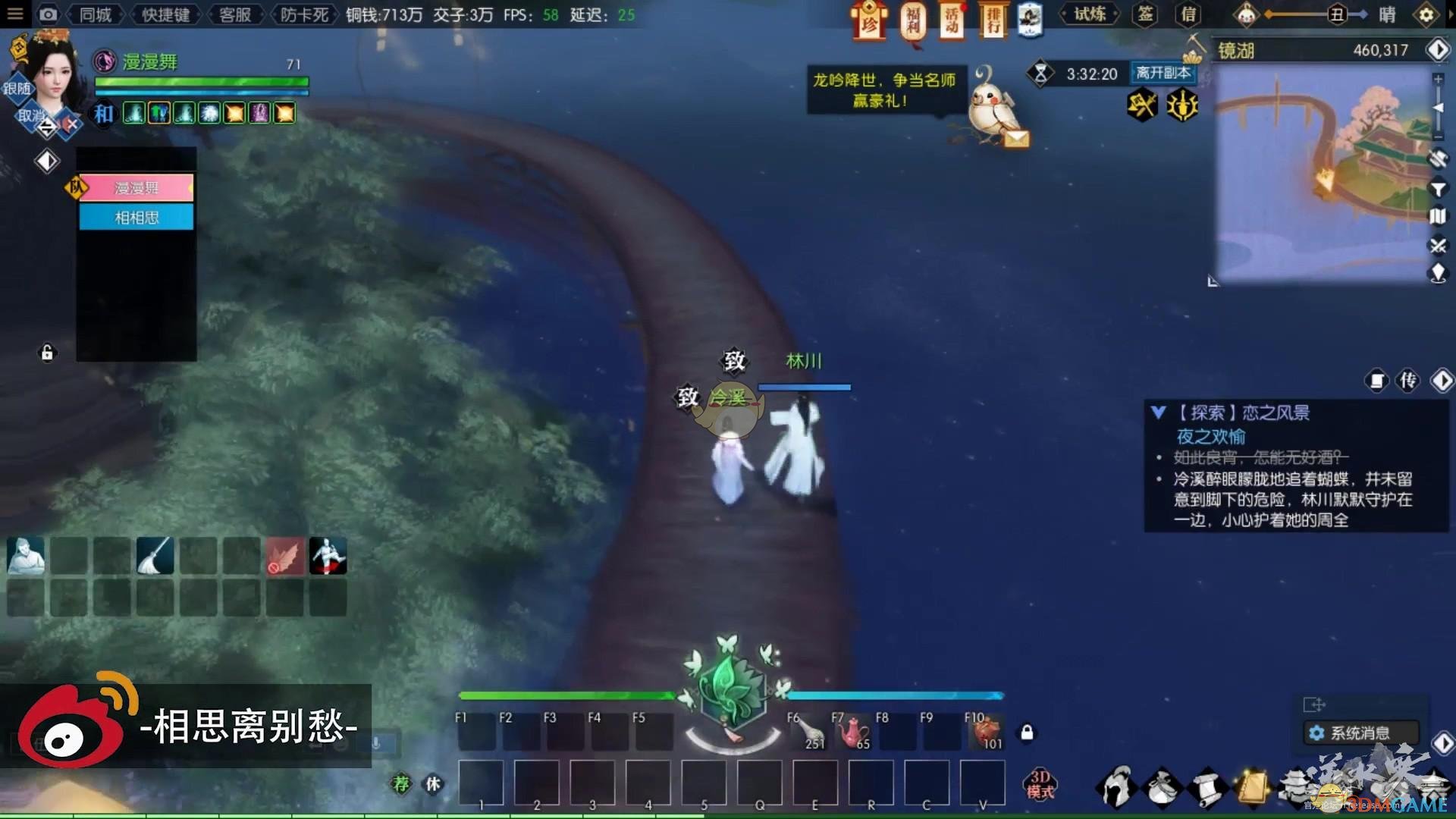The height and width of the screenshot is (819, 1456).
Task: Open the 快捷键 shortcuts menu
Action: pyautogui.click(x=165, y=14)
